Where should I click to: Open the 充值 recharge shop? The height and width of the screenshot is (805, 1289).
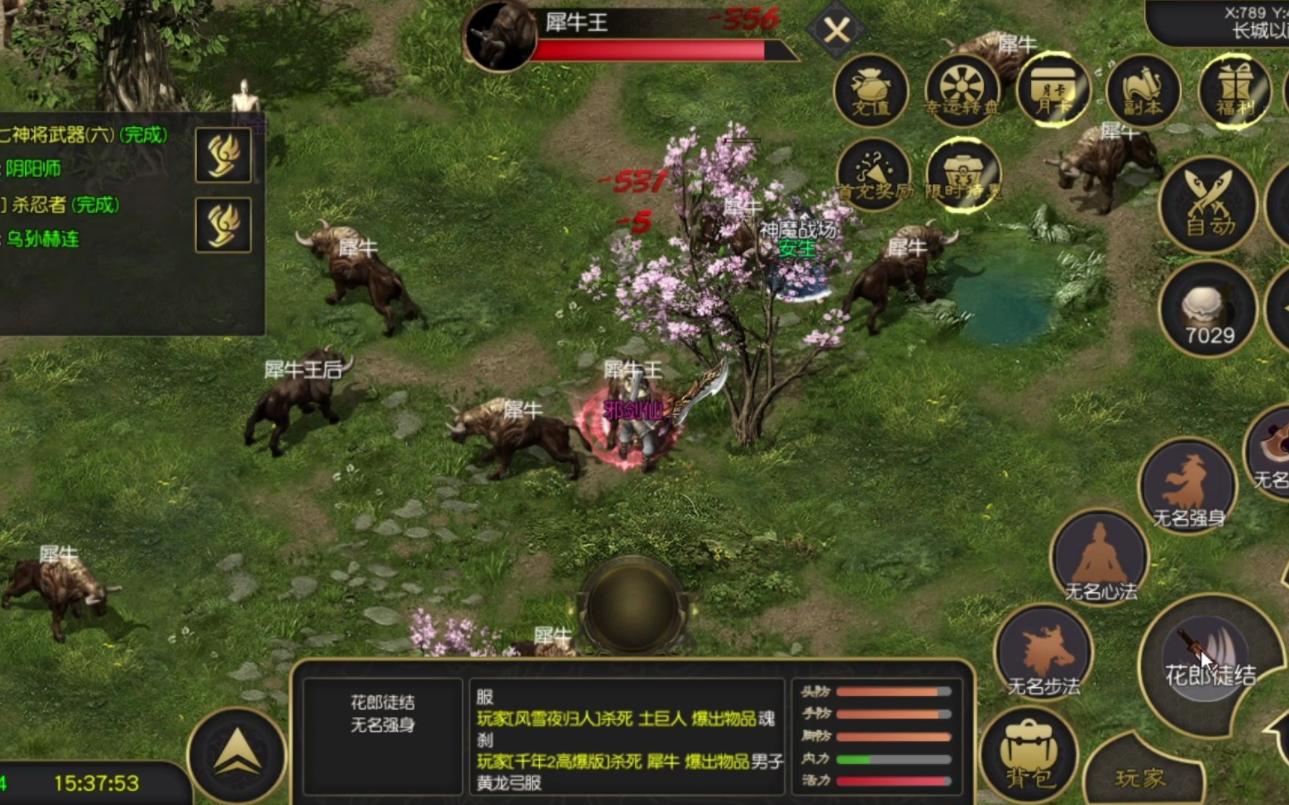tap(871, 90)
